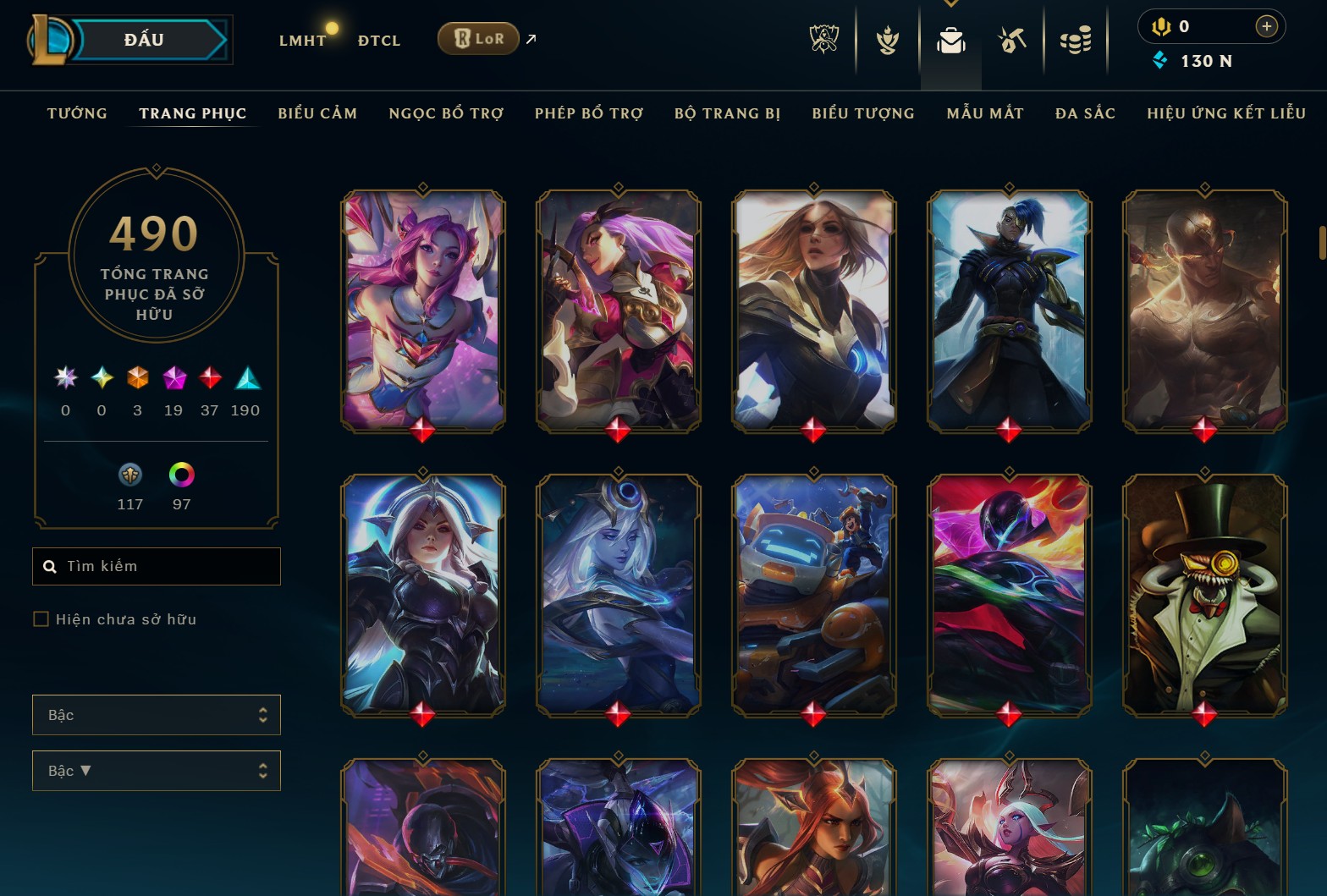Switch to the MẪU MẮT tab
This screenshot has width=1327, height=896.
[x=984, y=113]
